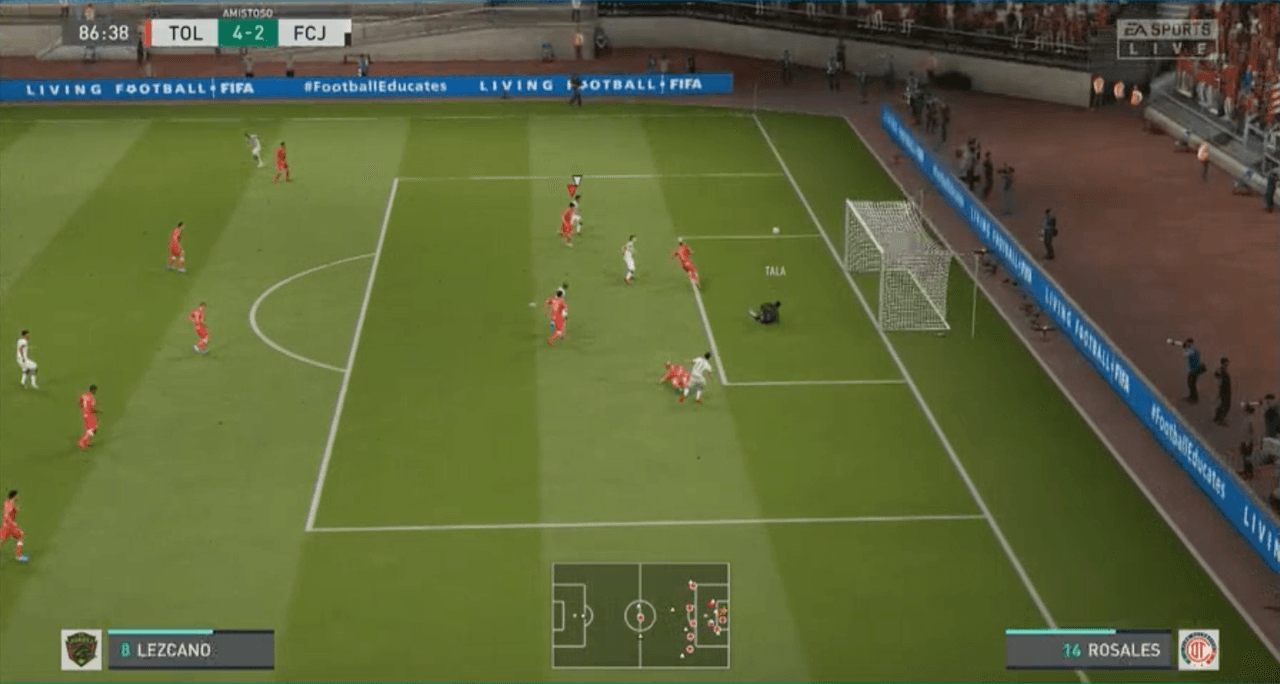Click the pitch radar minimap
Screen dimensions: 1280x684
[640, 615]
